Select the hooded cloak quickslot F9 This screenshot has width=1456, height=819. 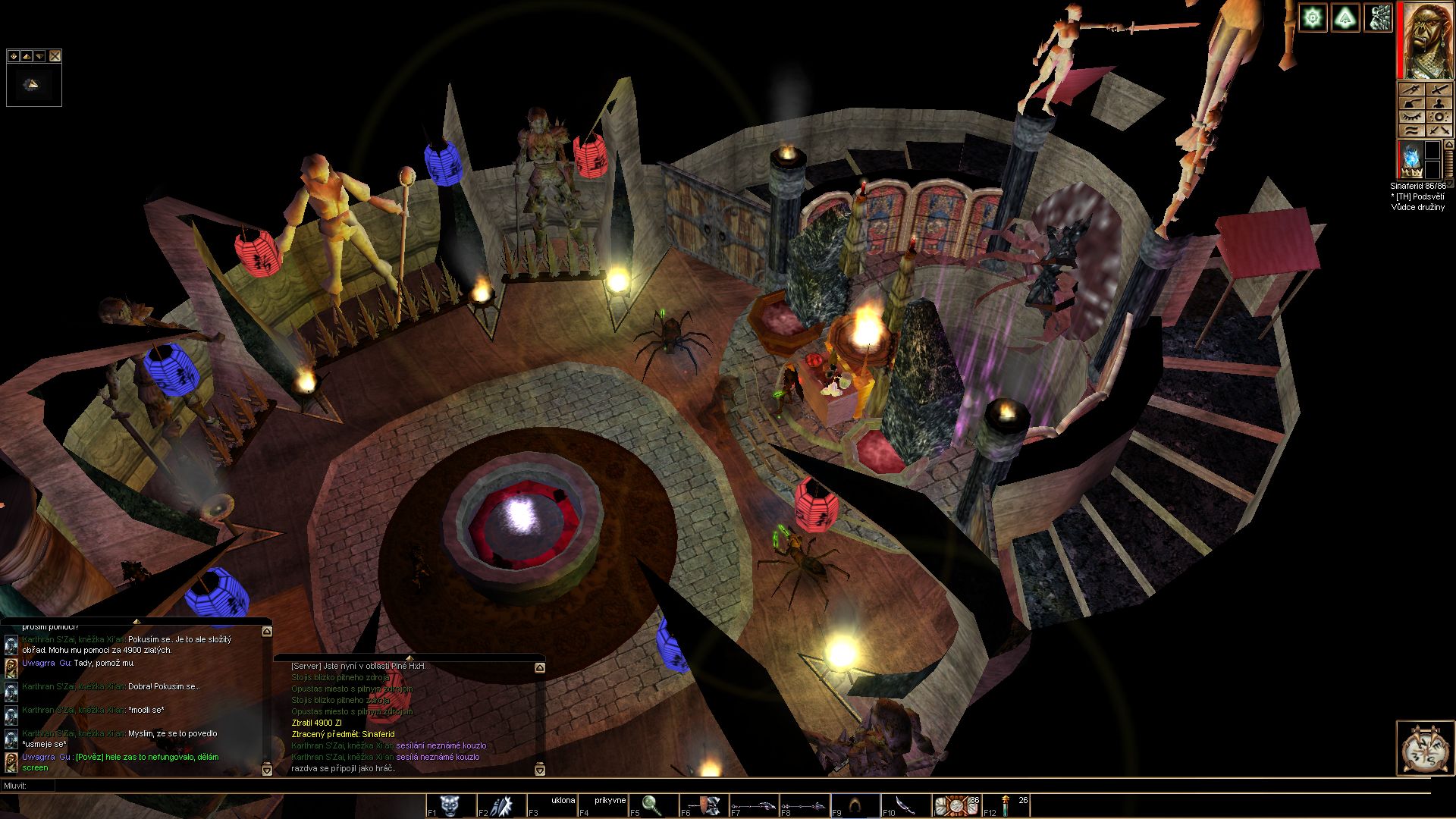[855, 805]
